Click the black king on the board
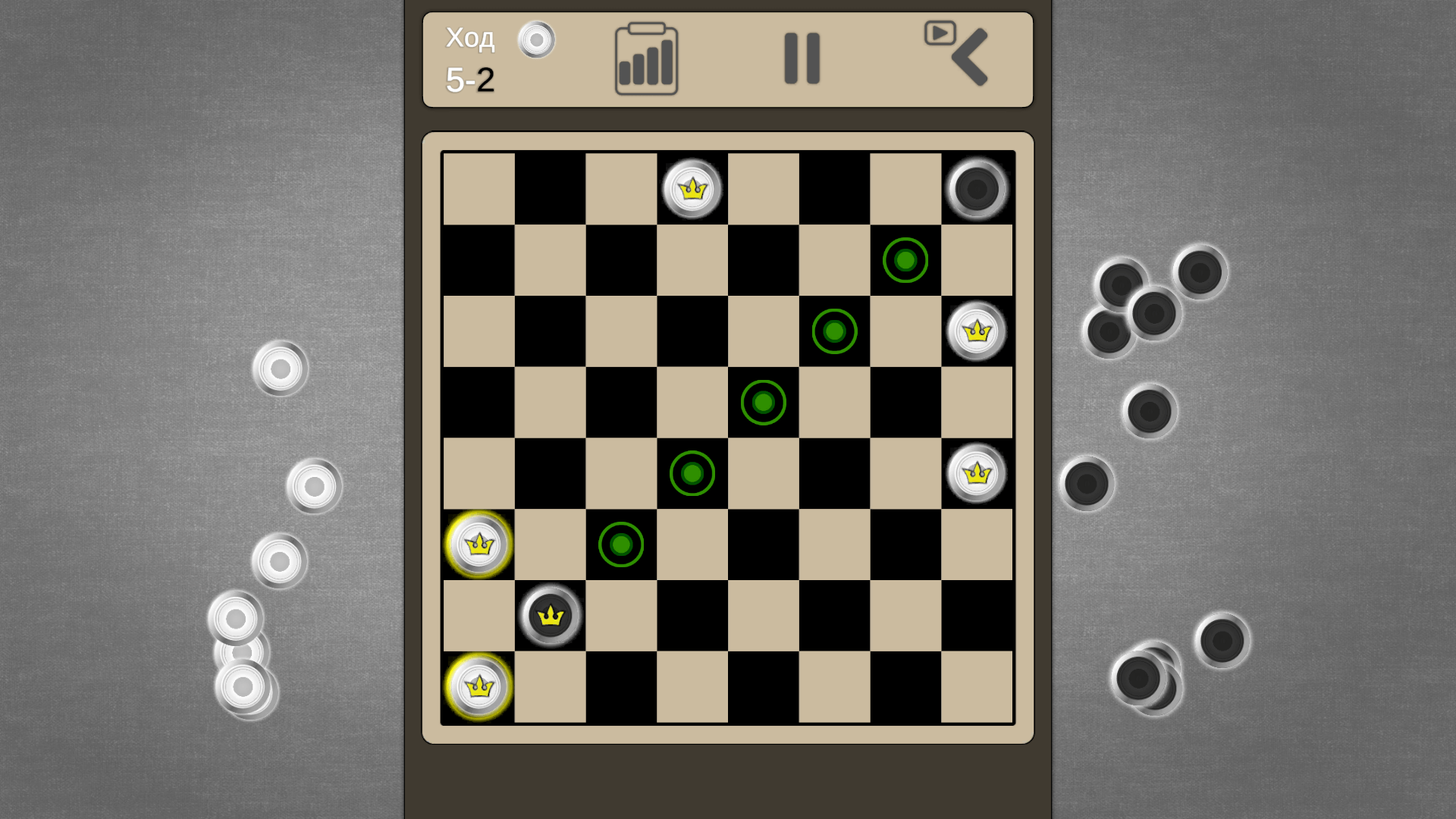 pos(549,614)
